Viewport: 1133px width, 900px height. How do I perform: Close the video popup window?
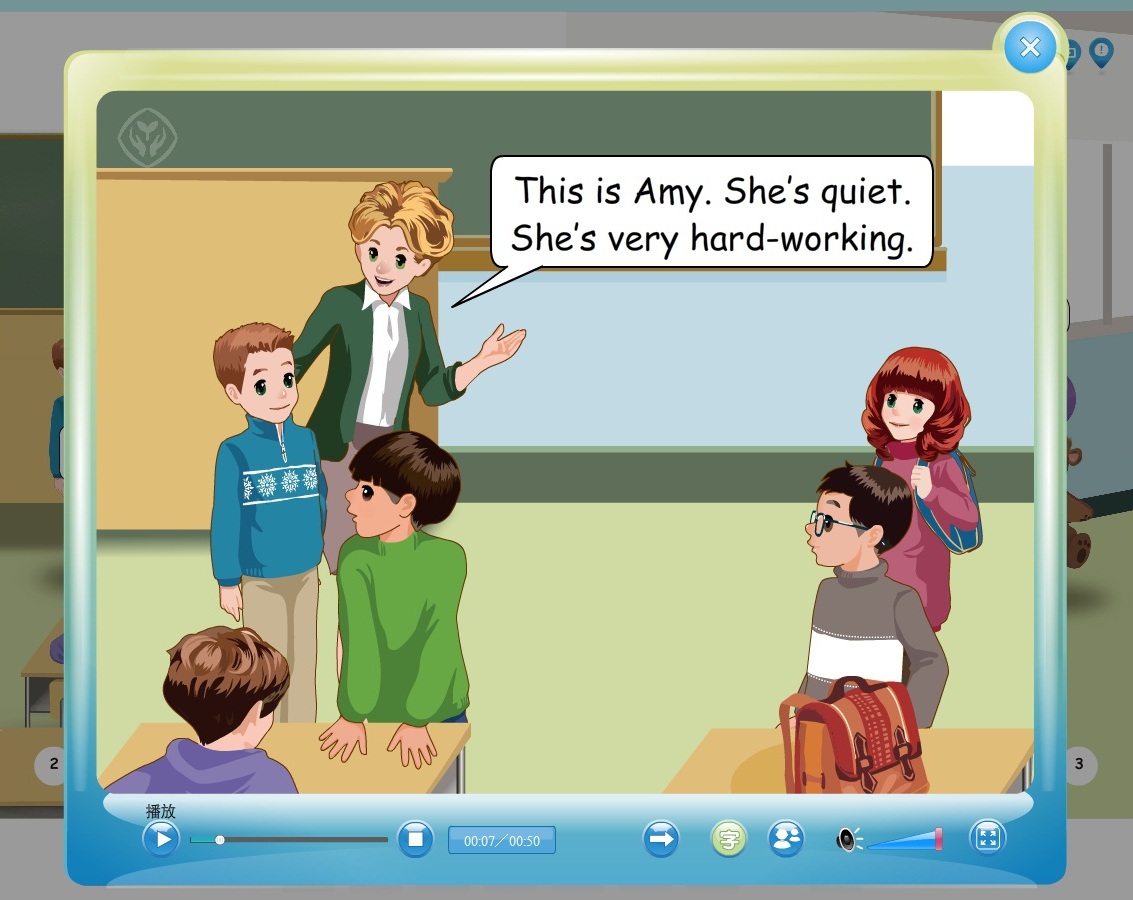1029,47
